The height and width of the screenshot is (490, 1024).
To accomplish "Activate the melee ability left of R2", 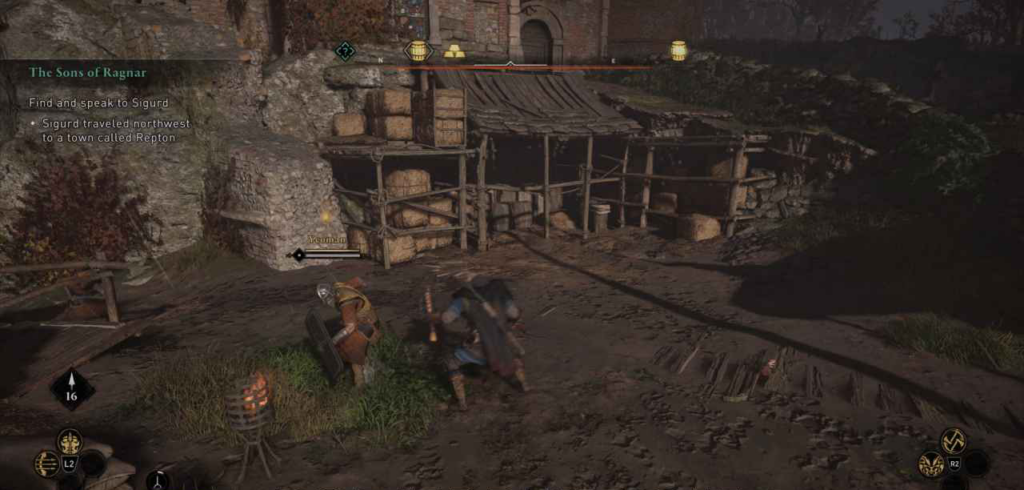I will [x=932, y=463].
